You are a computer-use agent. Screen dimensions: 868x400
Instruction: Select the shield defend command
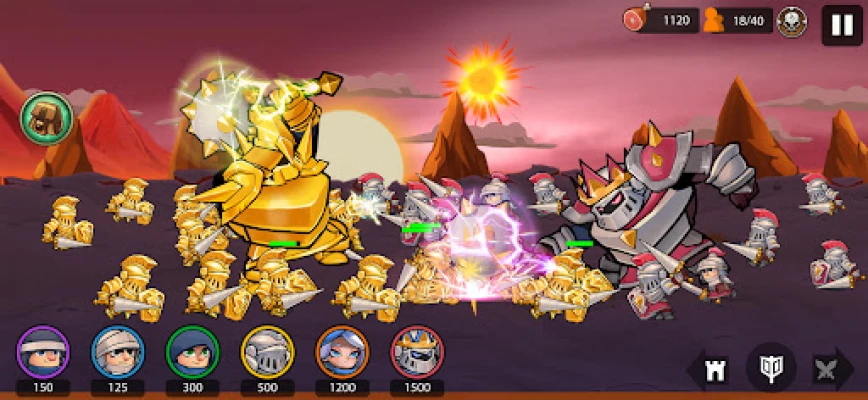click(x=771, y=368)
